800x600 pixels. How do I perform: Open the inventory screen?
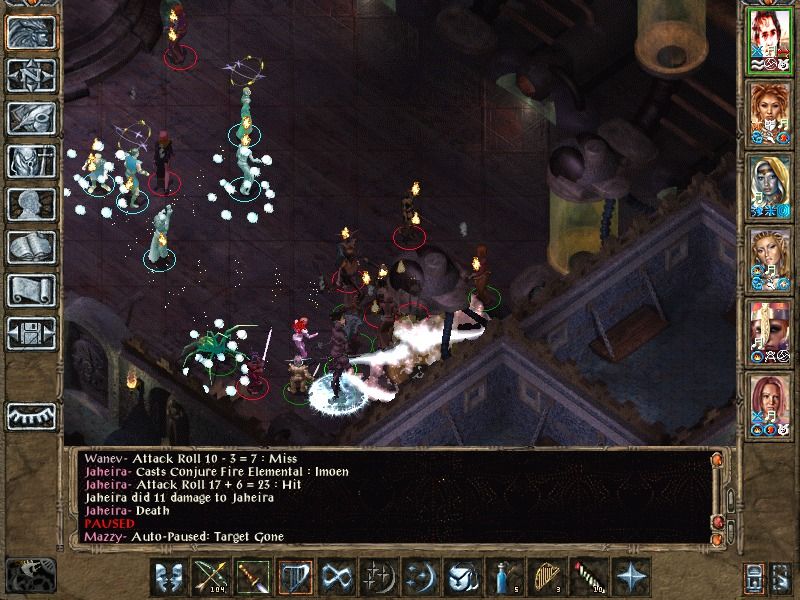(31, 162)
